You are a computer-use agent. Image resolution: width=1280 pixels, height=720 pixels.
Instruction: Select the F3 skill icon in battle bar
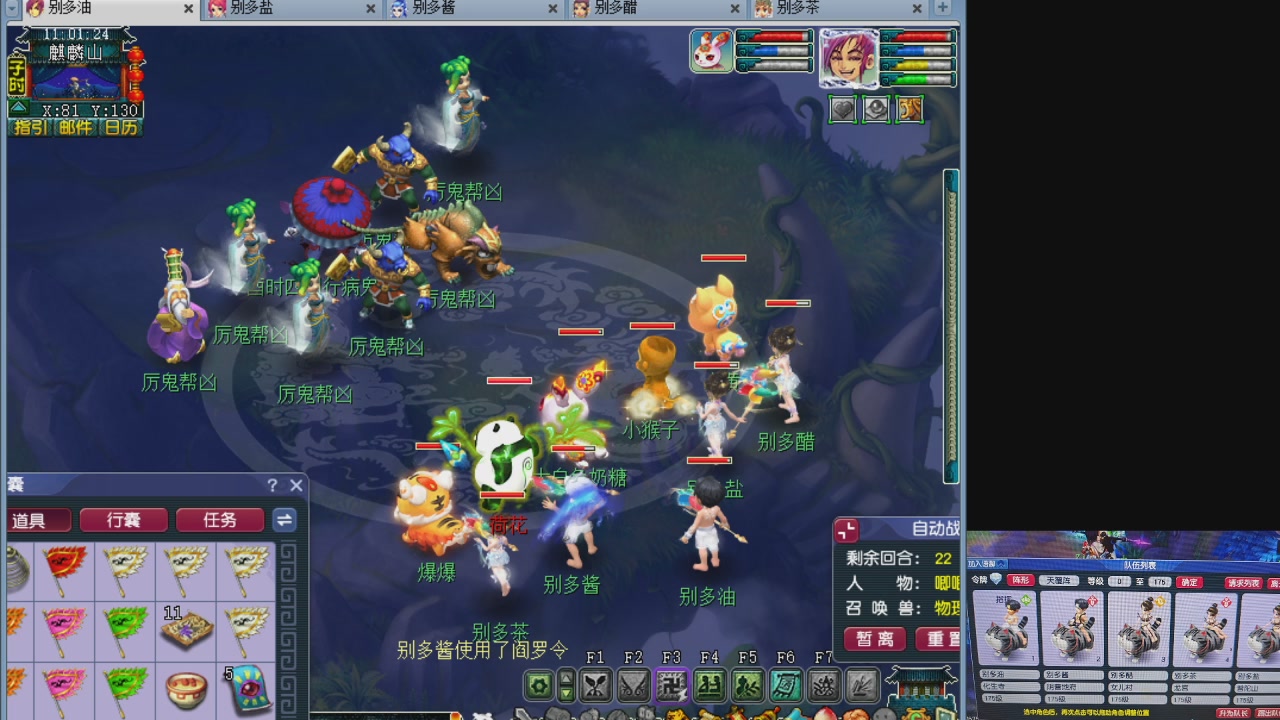tap(673, 683)
